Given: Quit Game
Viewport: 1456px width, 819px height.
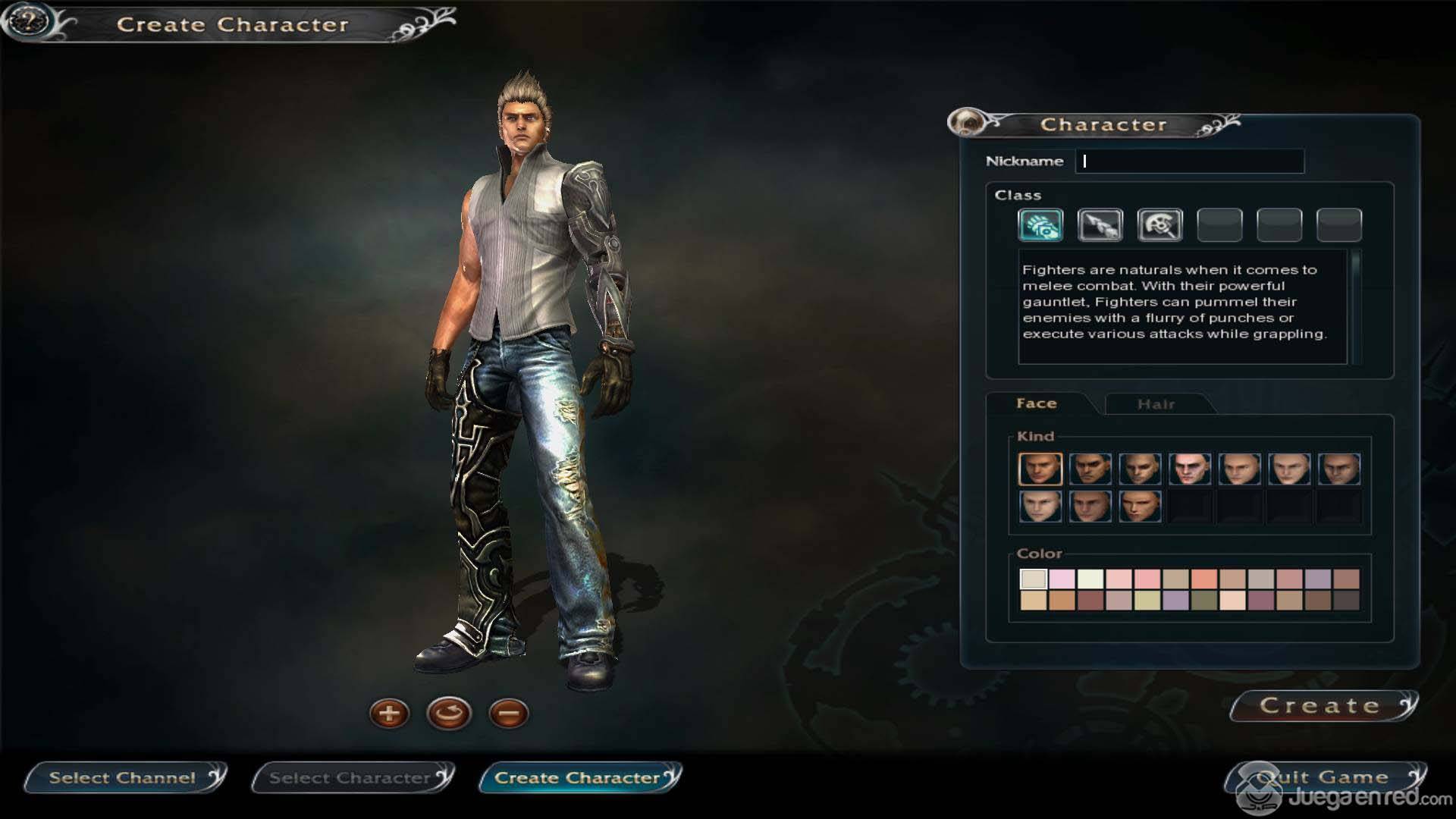Looking at the screenshot, I should tap(1323, 777).
